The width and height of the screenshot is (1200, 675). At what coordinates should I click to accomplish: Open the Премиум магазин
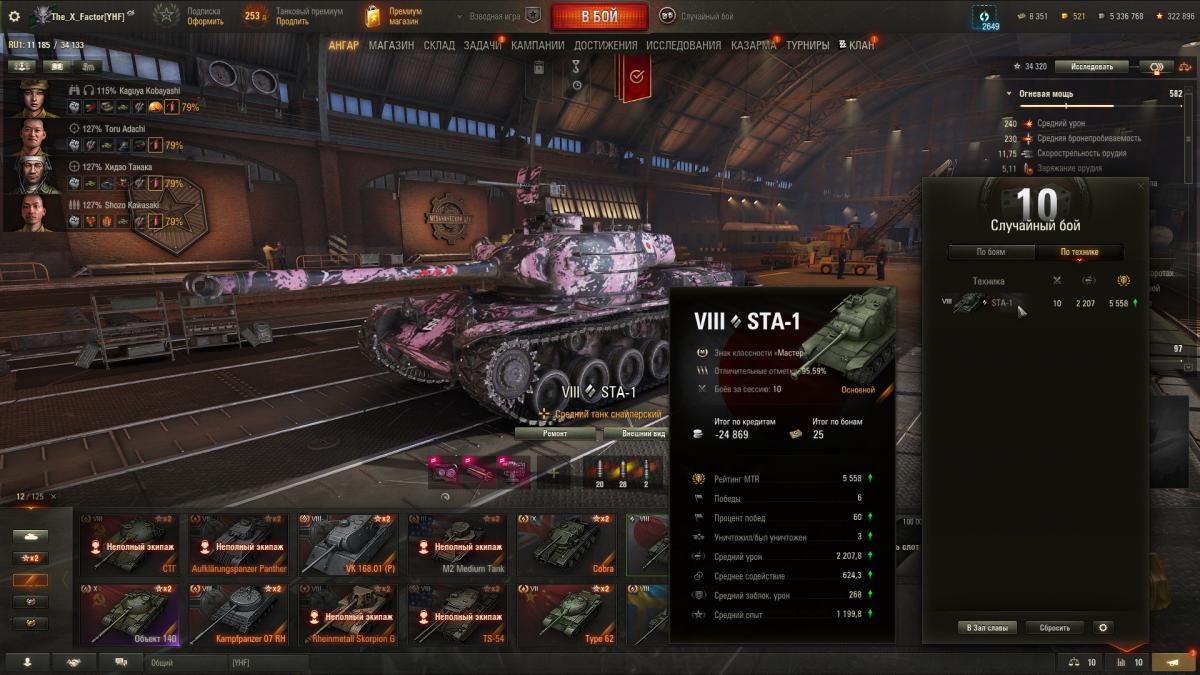(x=394, y=16)
